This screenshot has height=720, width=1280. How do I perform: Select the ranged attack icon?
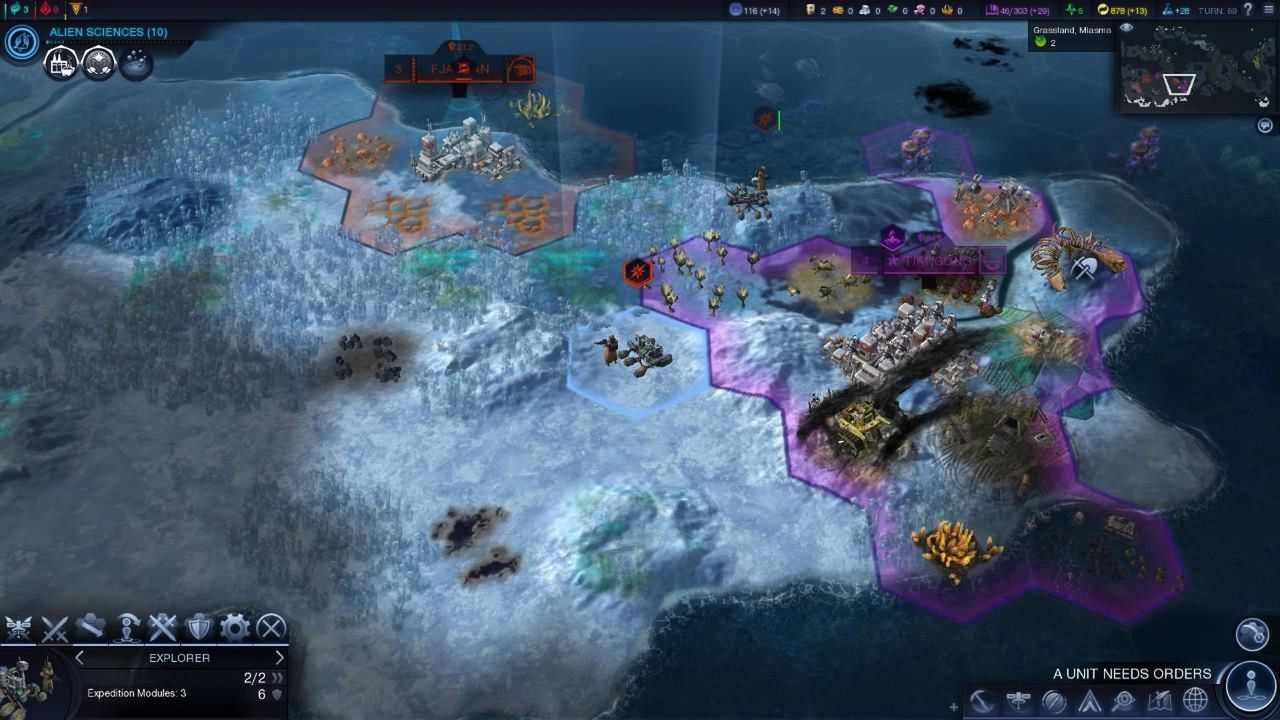20,628
